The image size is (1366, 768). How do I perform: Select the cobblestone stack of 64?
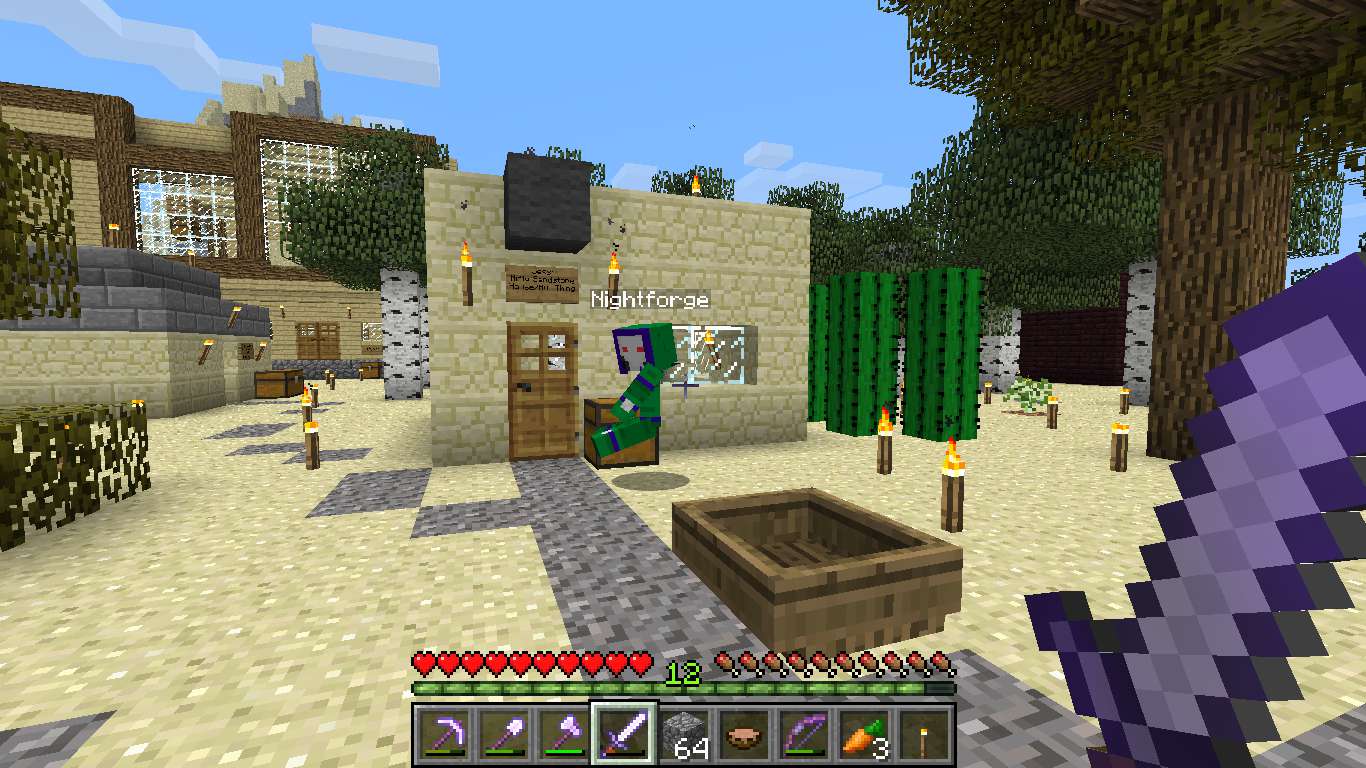684,735
